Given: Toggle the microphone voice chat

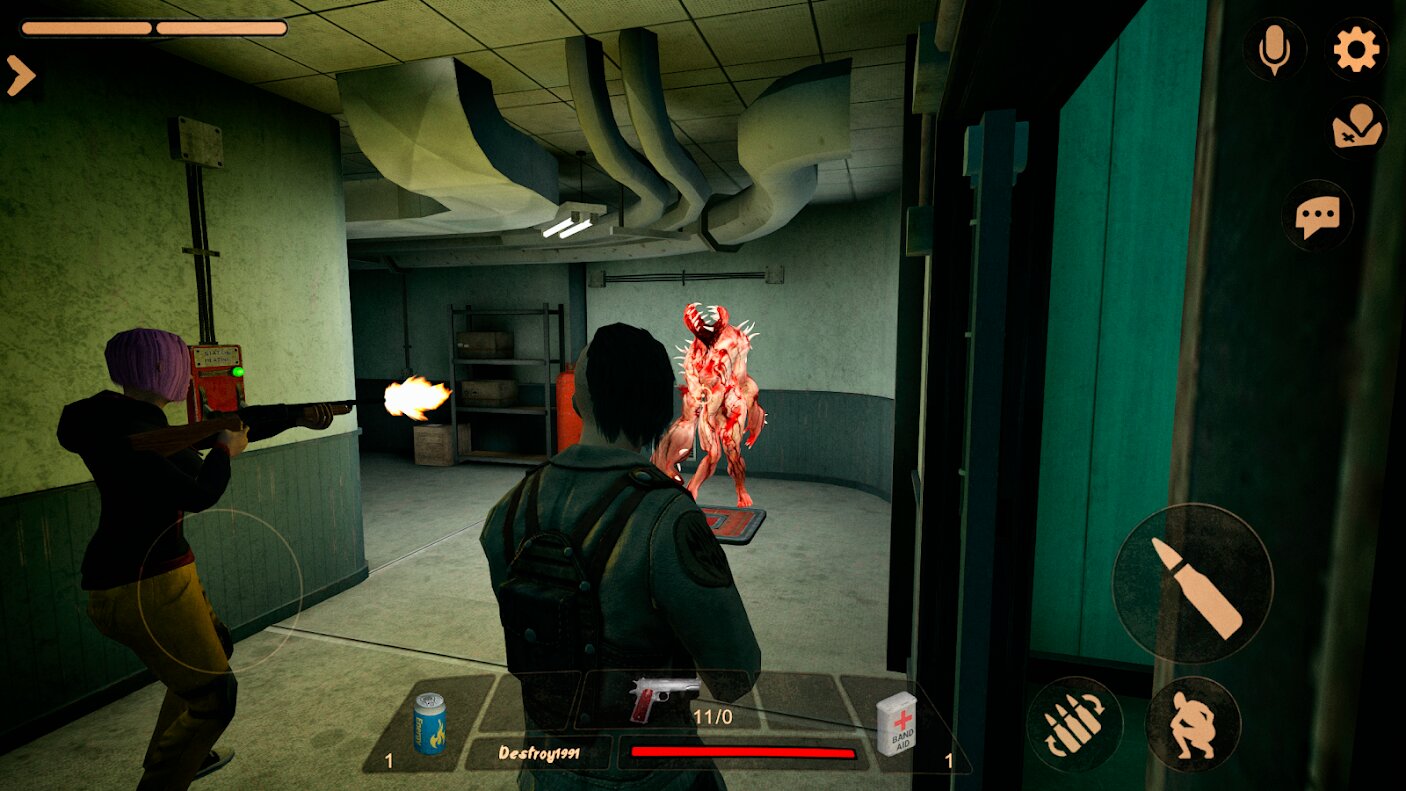Looking at the screenshot, I should tap(1274, 49).
